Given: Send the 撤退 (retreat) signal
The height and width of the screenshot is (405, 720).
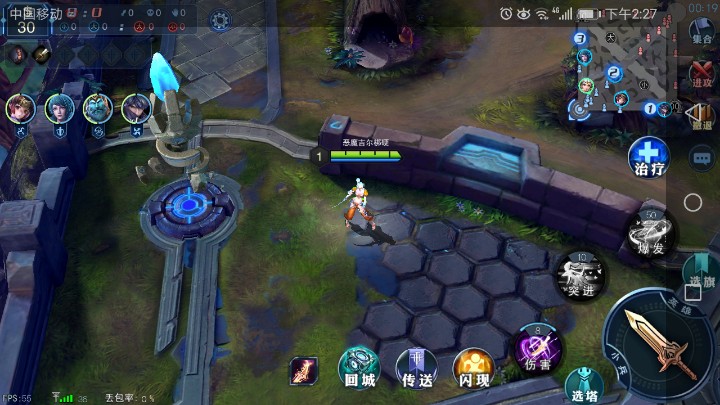Looking at the screenshot, I should (x=702, y=117).
